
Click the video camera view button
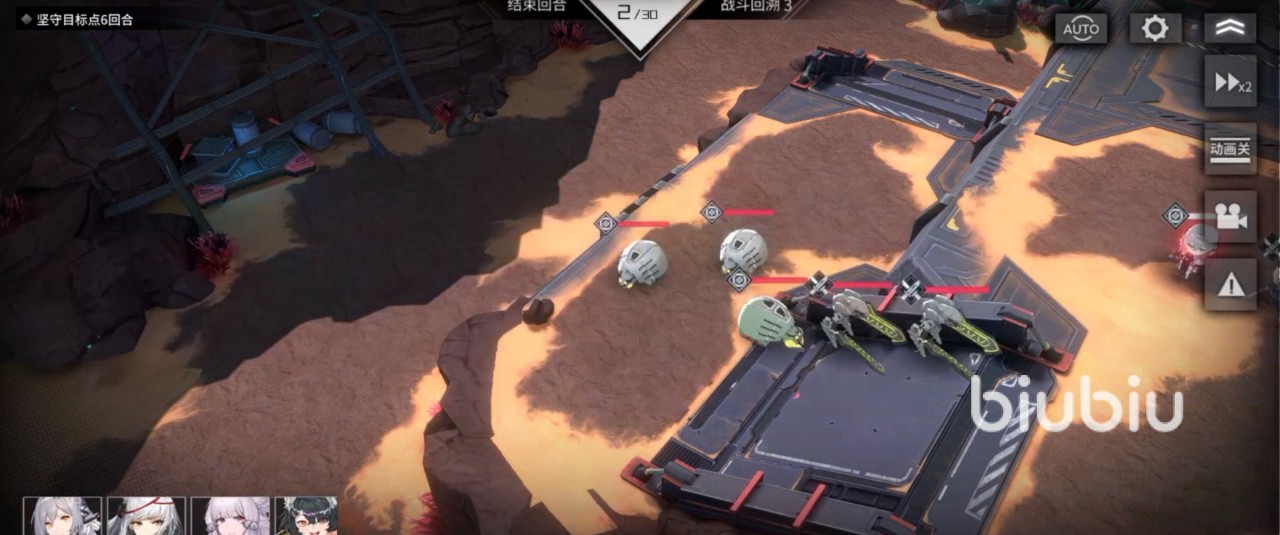[x=1230, y=217]
